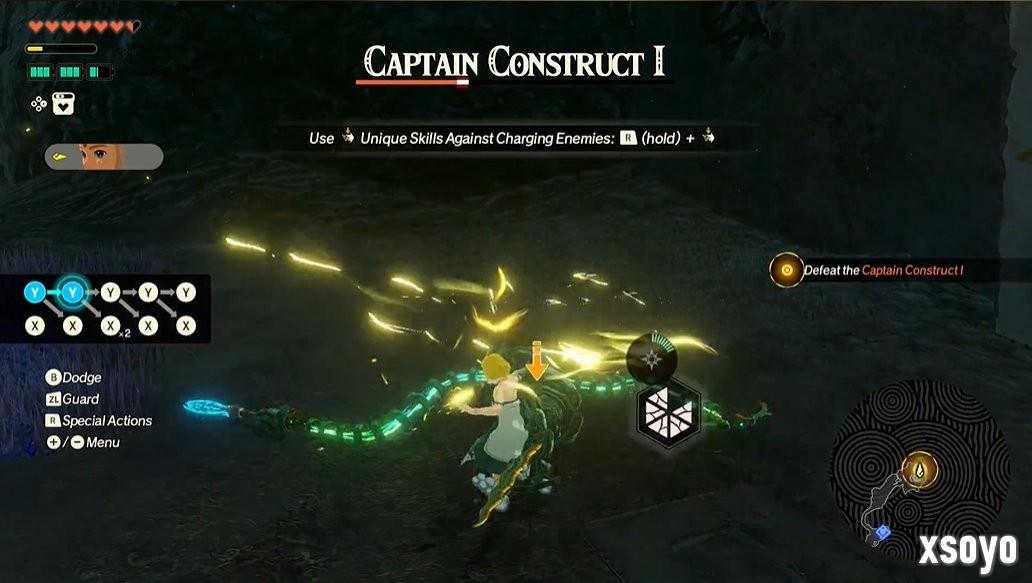Click the orange target arrow above the enemy
1032x583 pixels.
coord(537,359)
